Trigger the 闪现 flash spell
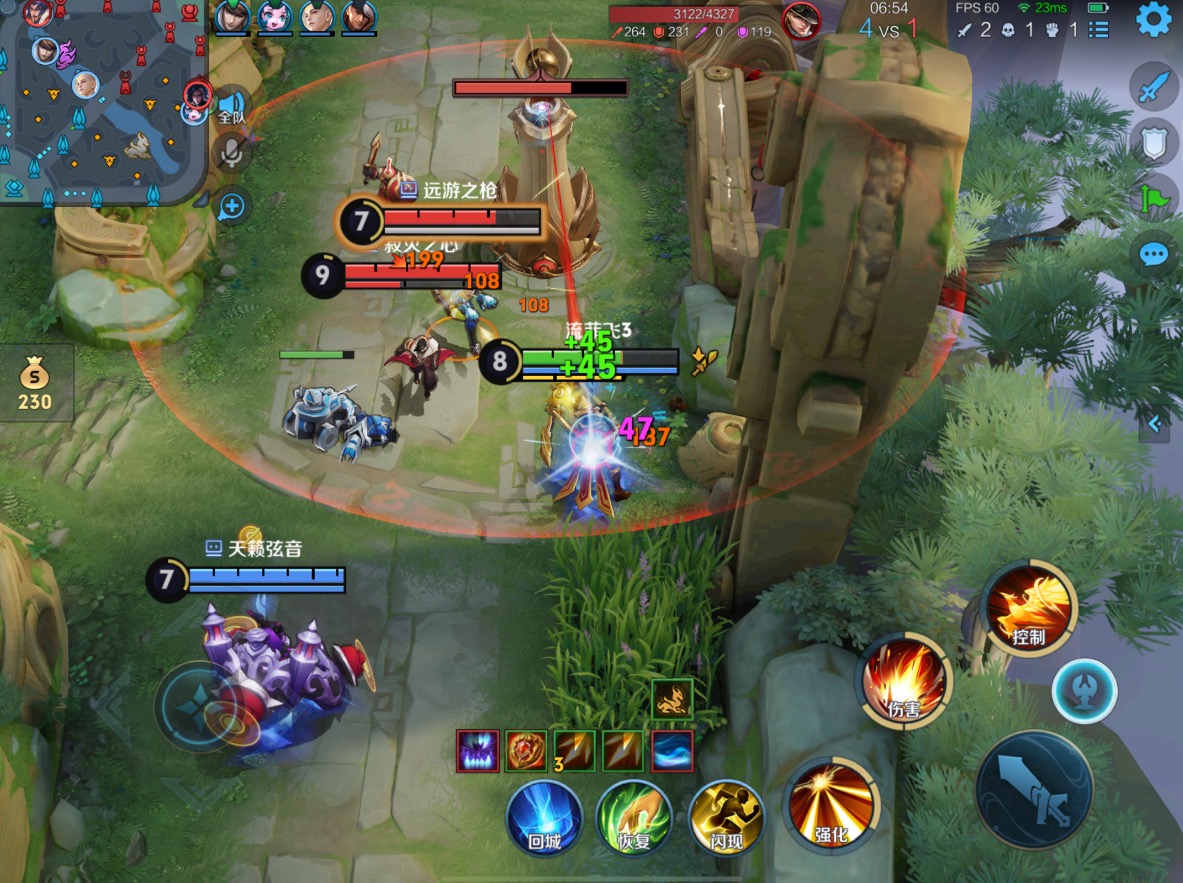Viewport: 1183px width, 883px height. (726, 817)
